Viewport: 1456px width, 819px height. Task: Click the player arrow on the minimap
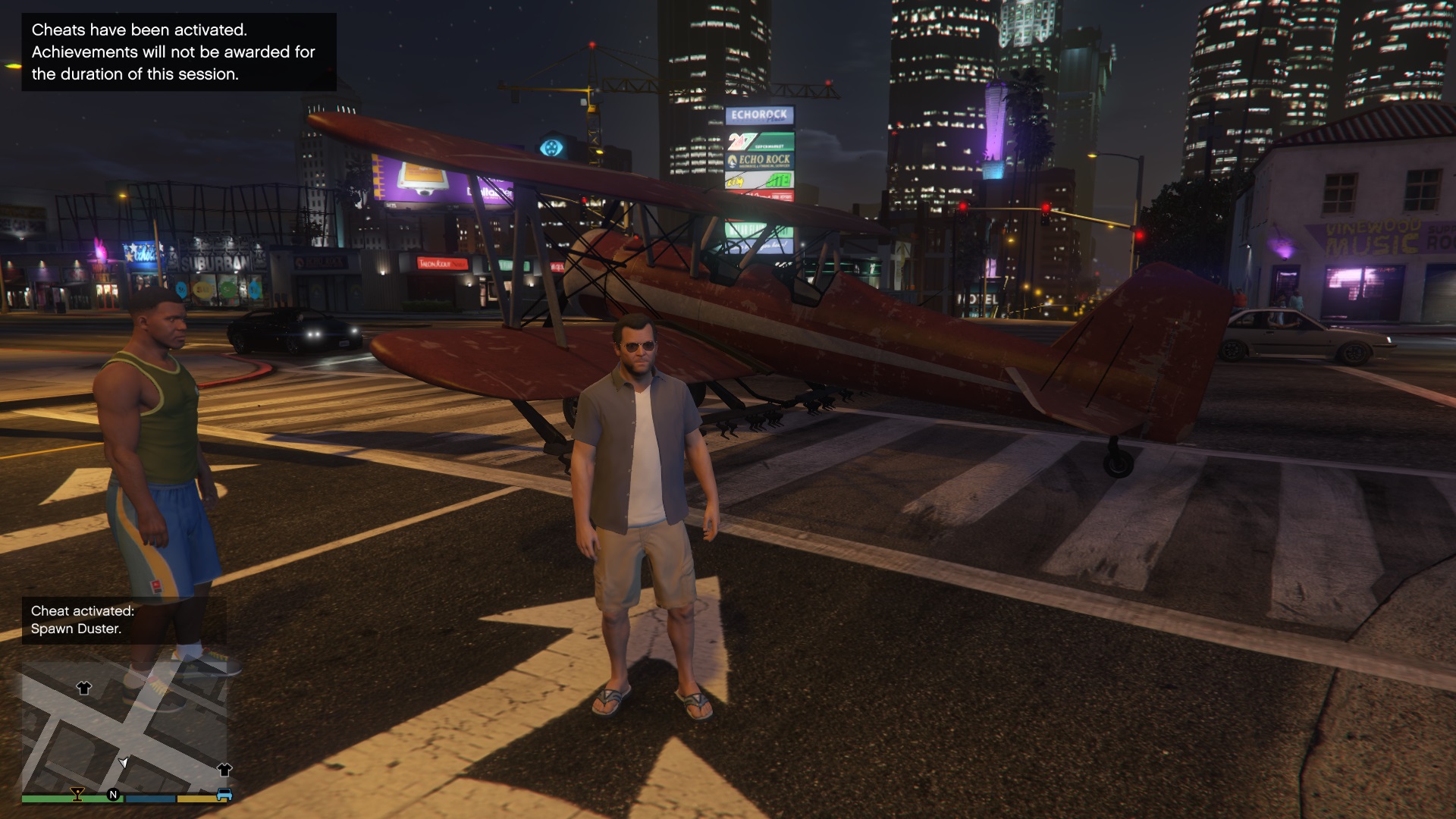point(124,762)
